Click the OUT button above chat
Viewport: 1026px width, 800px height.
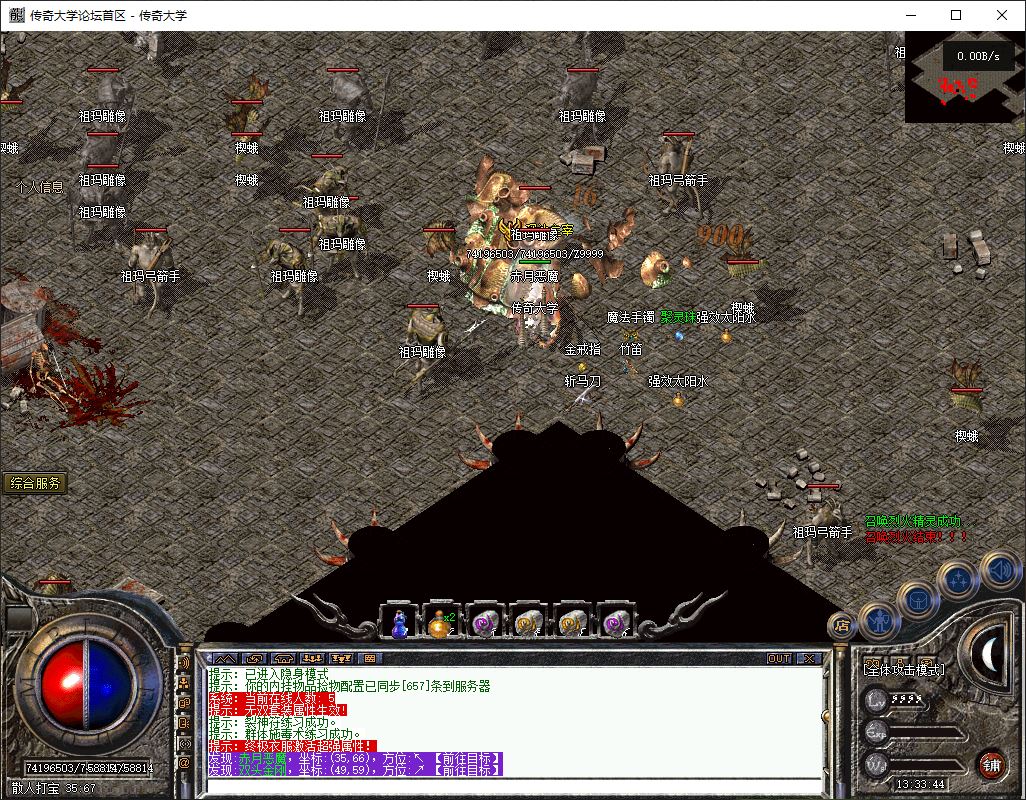coord(779,659)
